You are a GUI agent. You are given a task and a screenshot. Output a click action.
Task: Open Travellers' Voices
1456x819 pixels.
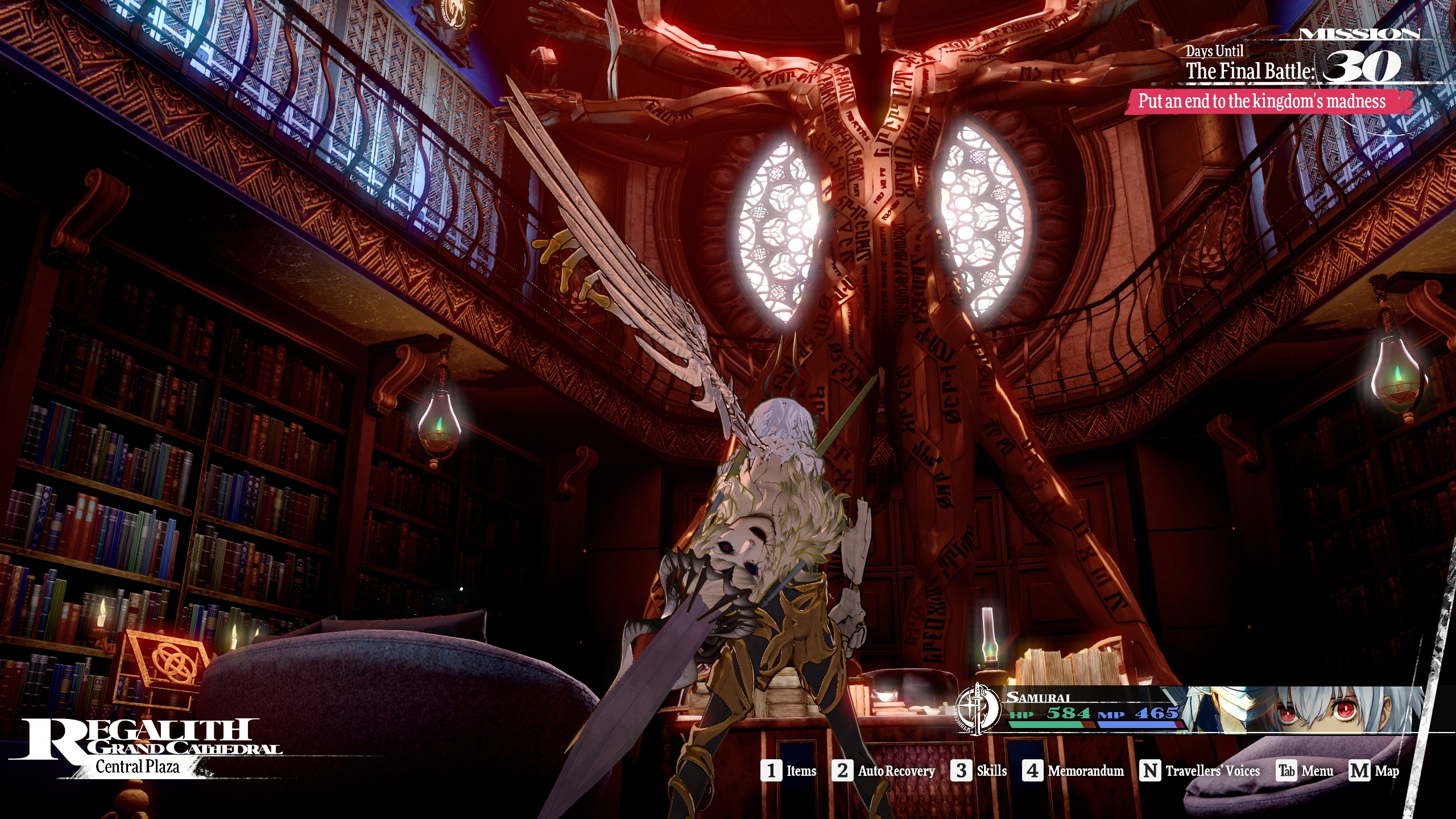coord(1200,771)
